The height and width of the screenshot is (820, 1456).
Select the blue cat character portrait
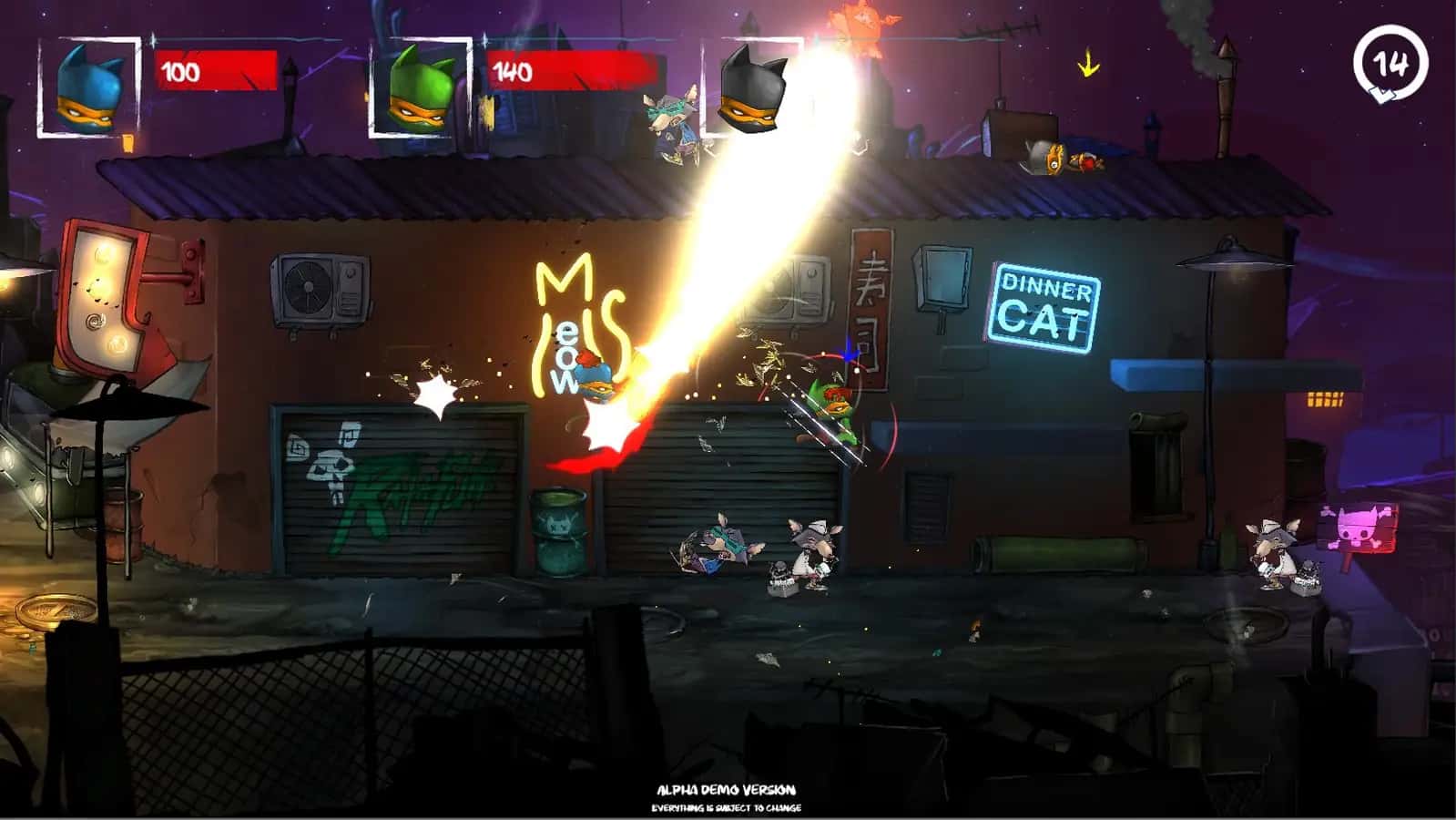(x=88, y=87)
